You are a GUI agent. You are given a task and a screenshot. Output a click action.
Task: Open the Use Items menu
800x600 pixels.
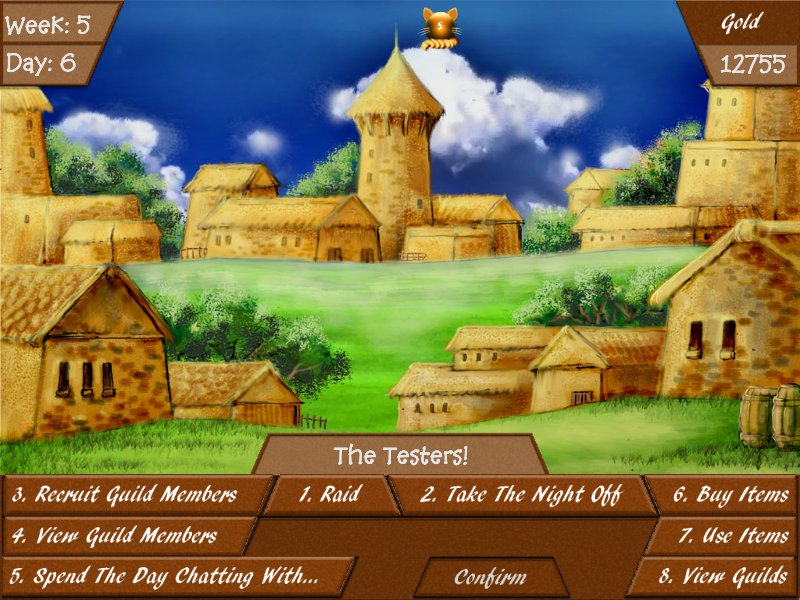click(733, 535)
